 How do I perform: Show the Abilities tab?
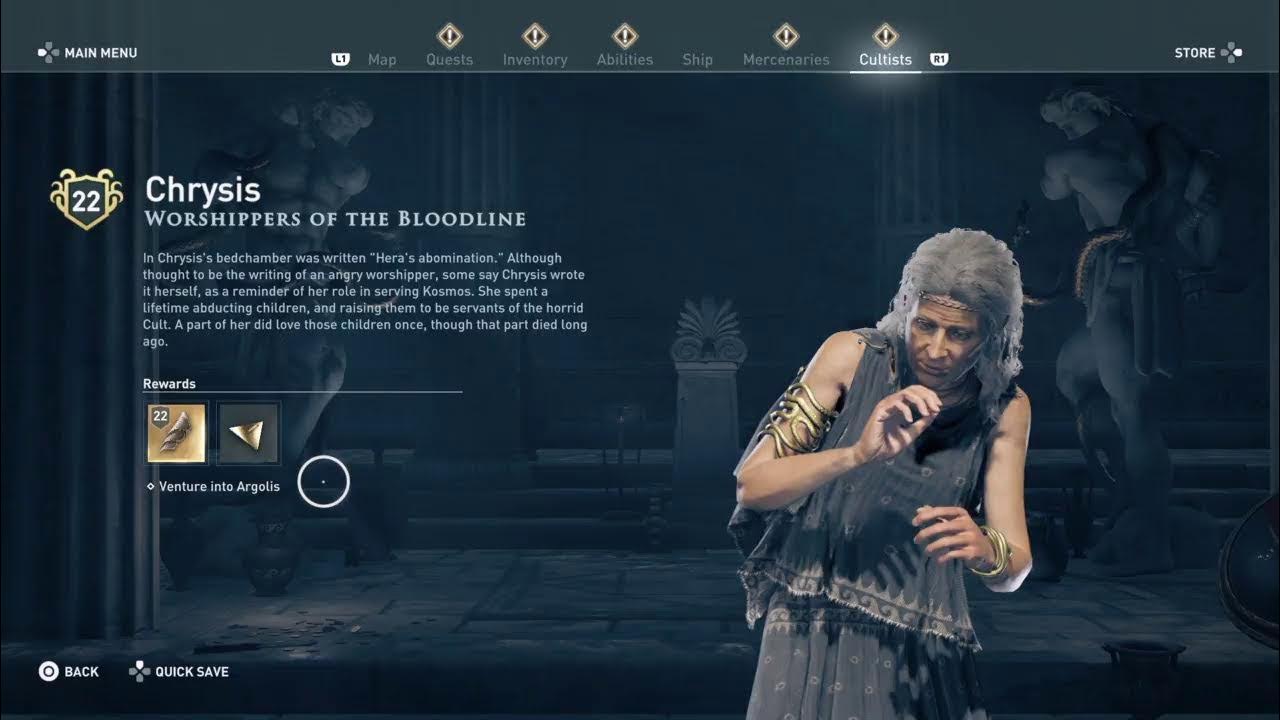[625, 60]
